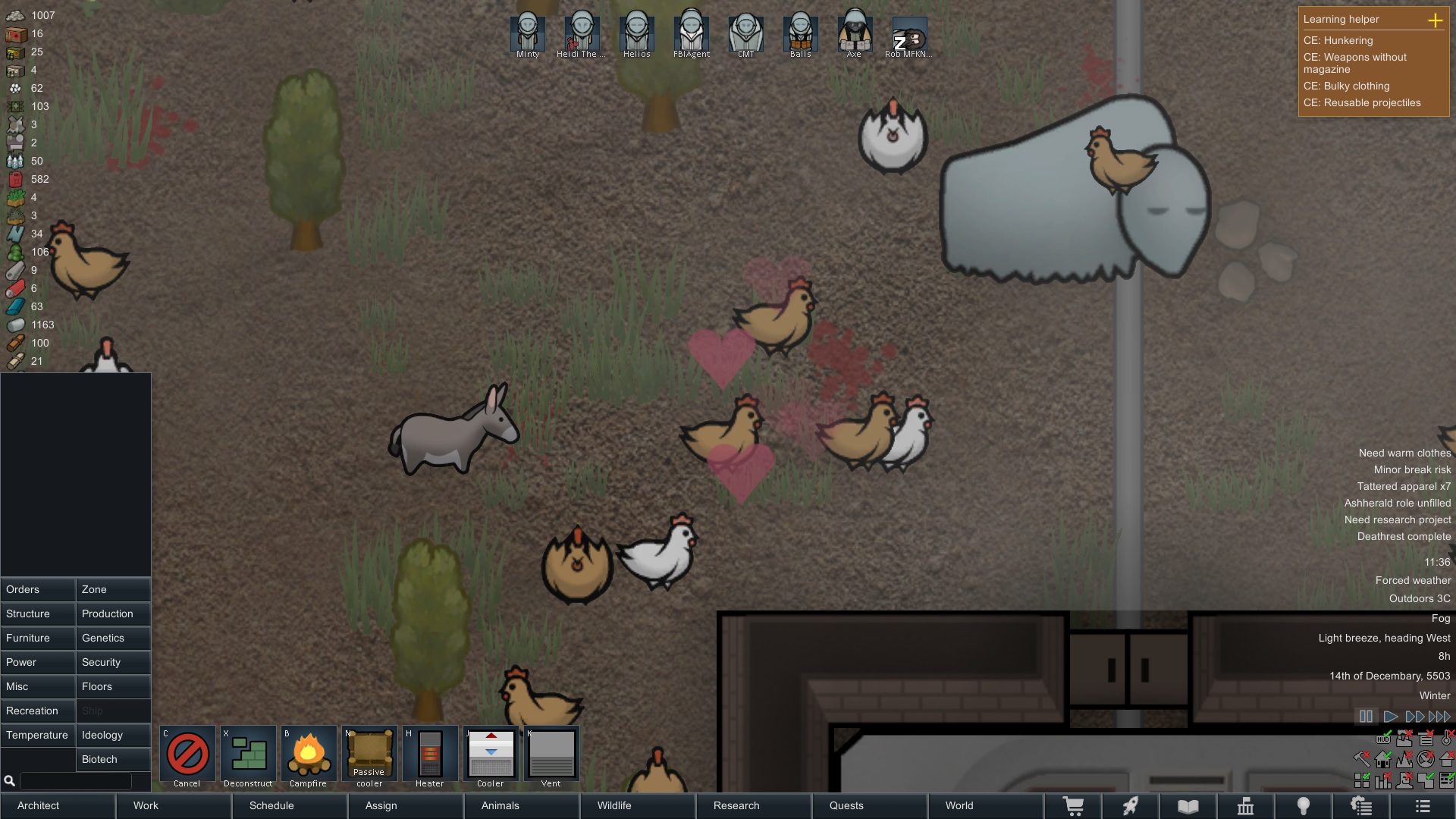Select the Vent build tool
This screenshot has width=1456, height=819.
pos(551,755)
